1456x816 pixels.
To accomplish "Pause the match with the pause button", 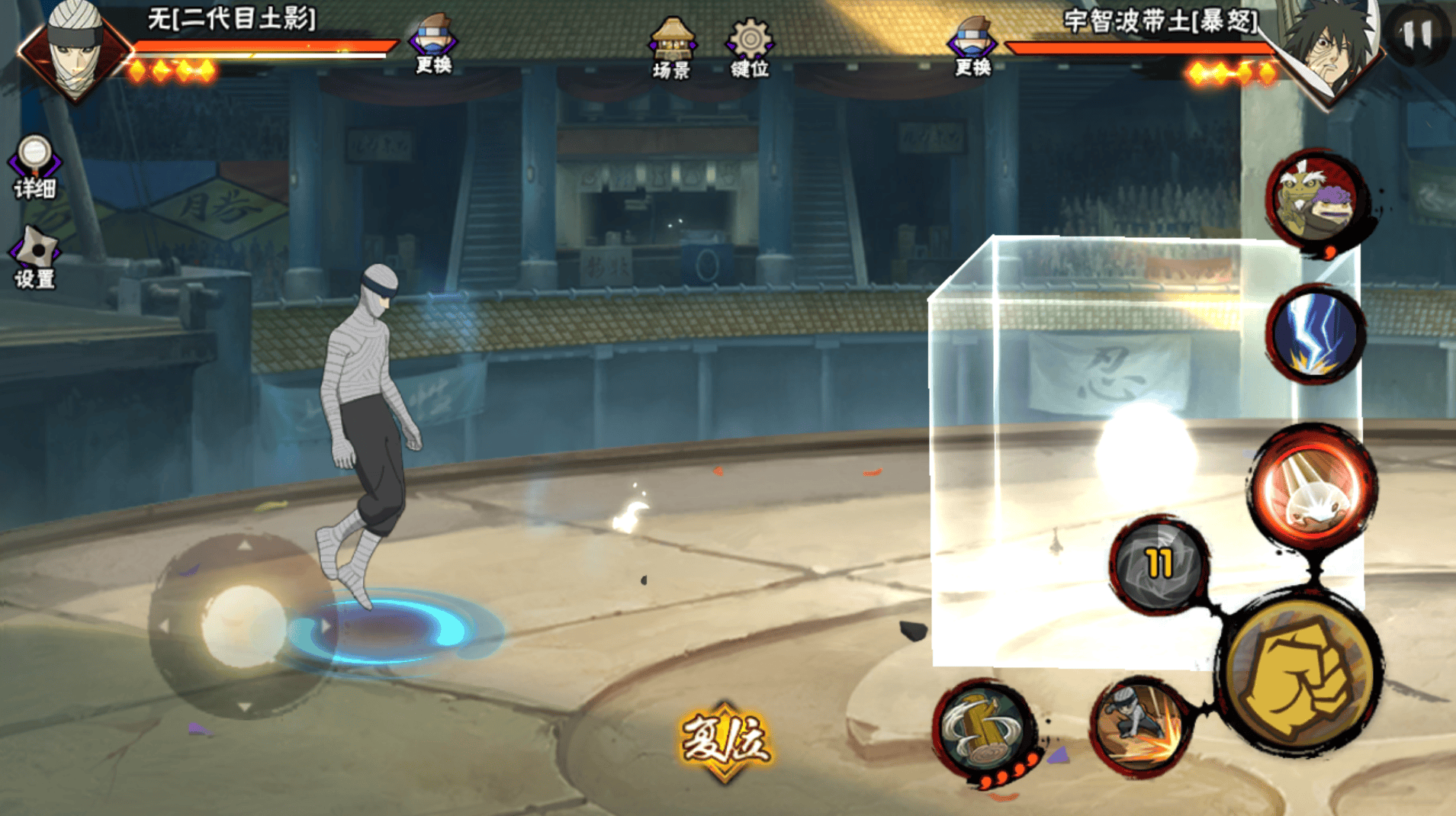I will pyautogui.click(x=1417, y=34).
